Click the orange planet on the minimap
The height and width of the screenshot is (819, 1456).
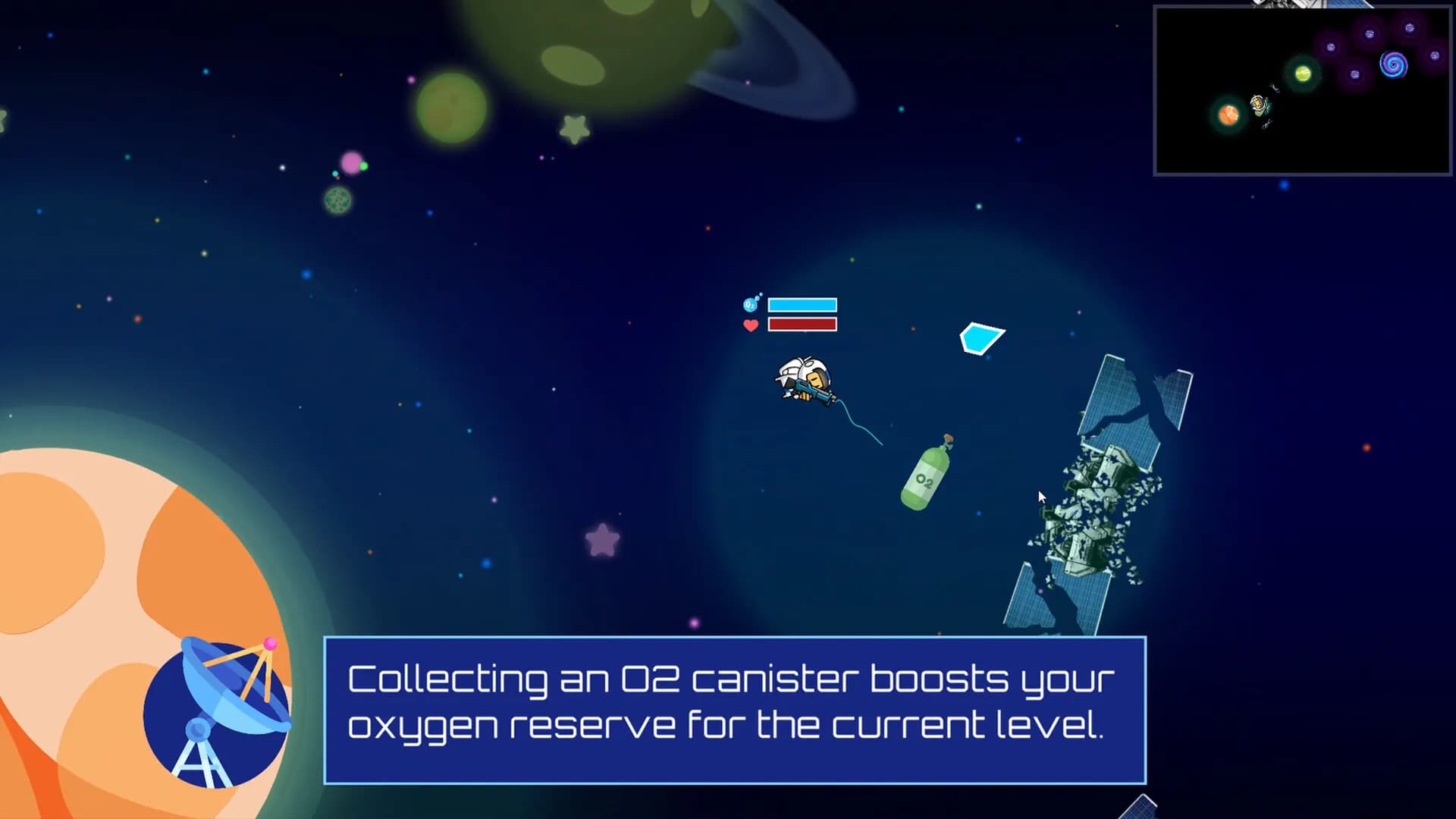pos(1228,115)
